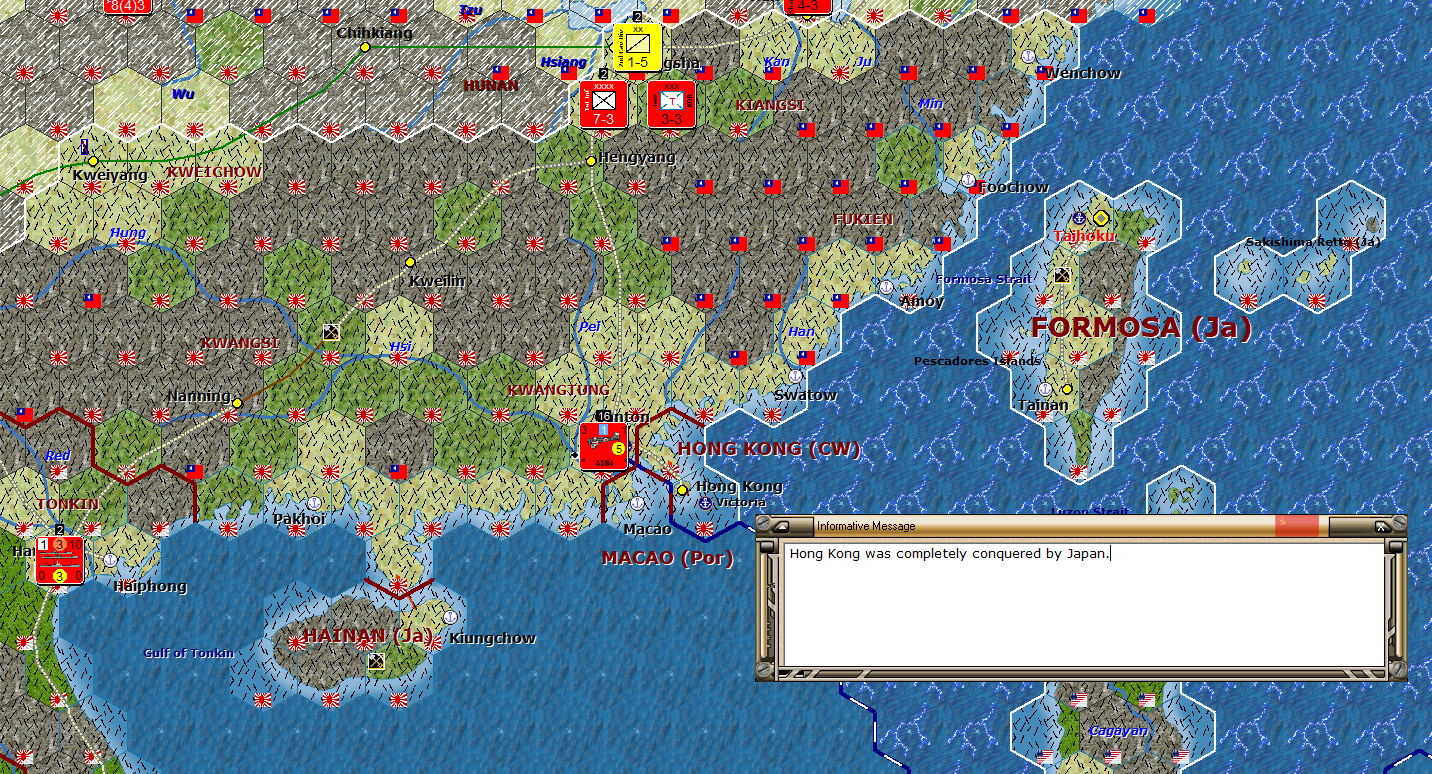Image resolution: width=1432 pixels, height=774 pixels.
Task: Click the mine resource icon on Hainan
Action: [378, 660]
